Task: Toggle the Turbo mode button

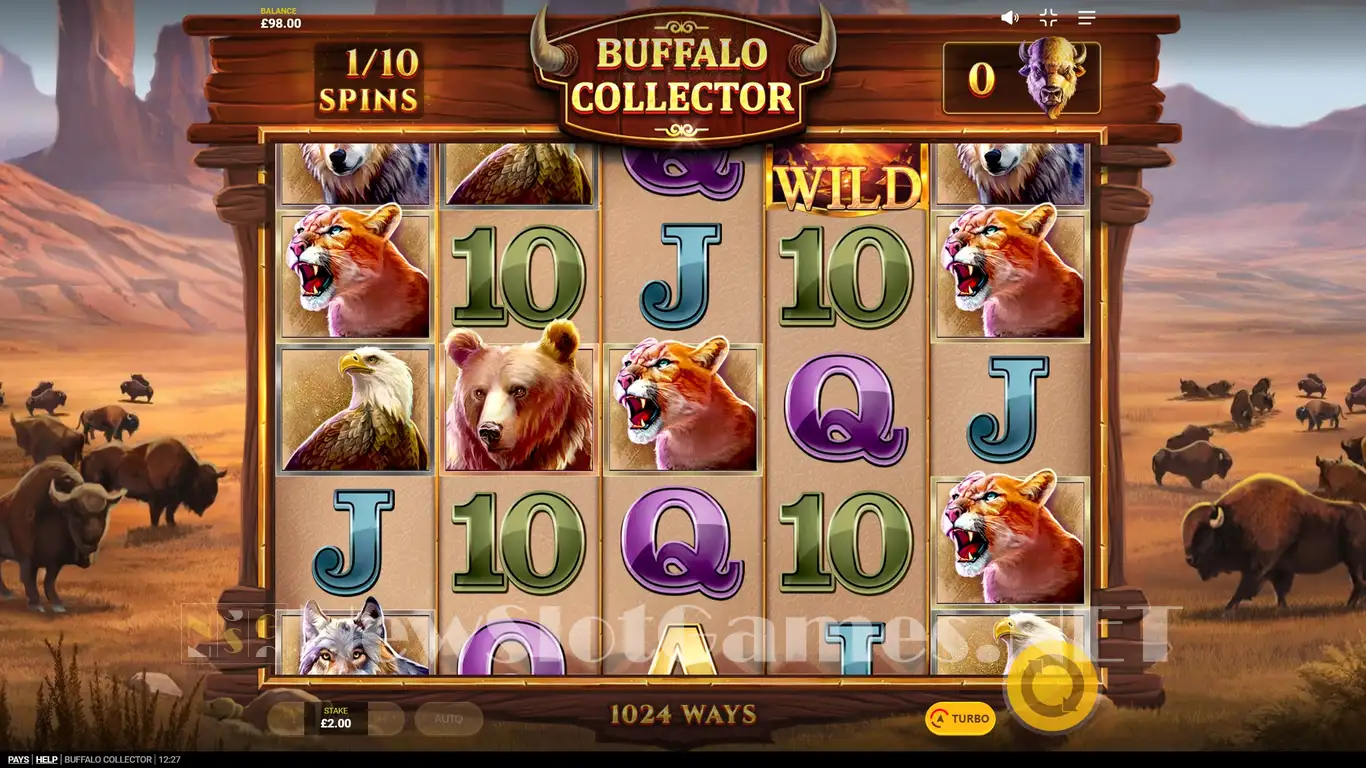Action: coord(960,718)
